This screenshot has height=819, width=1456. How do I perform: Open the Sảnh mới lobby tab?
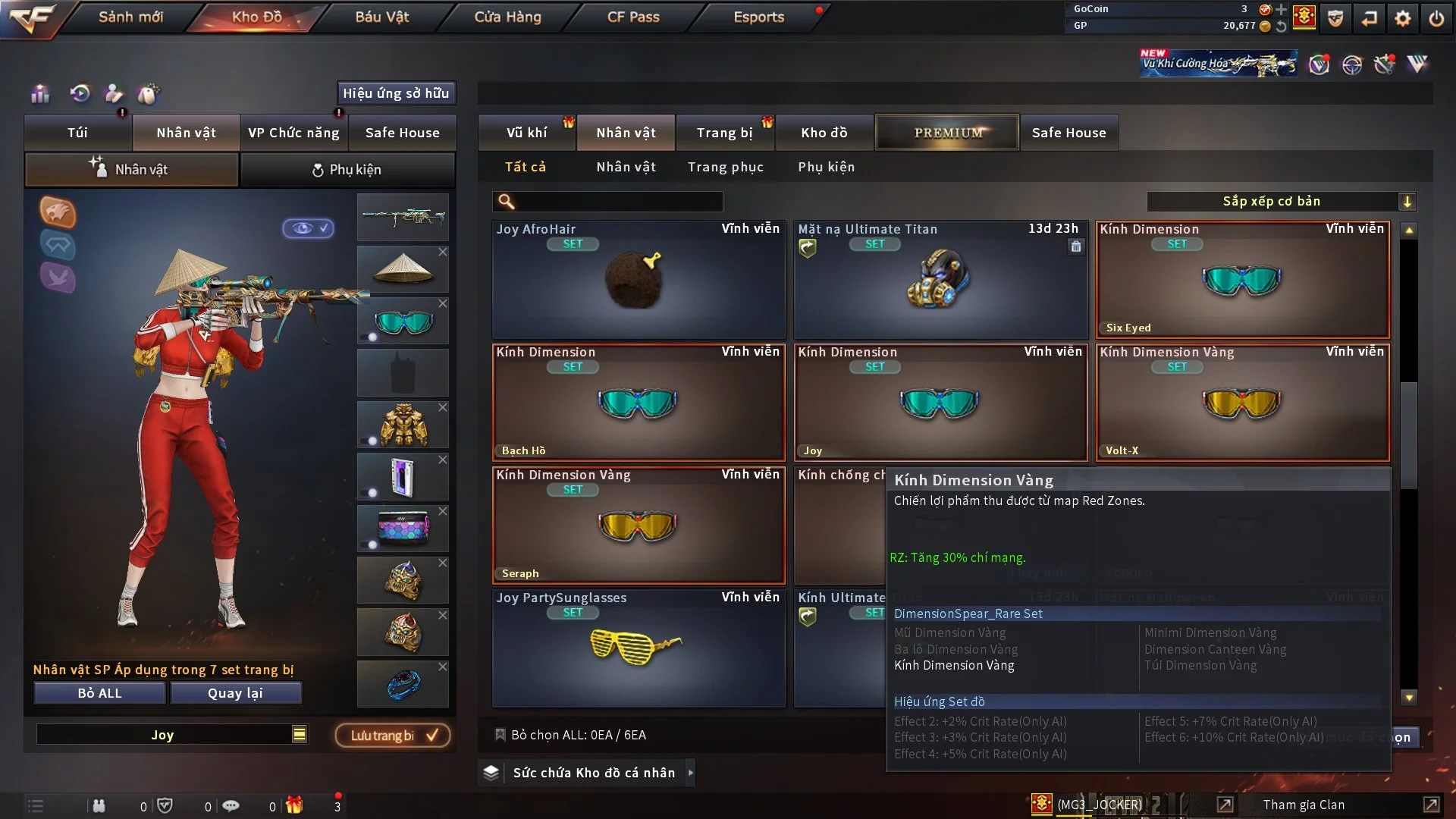(130, 17)
